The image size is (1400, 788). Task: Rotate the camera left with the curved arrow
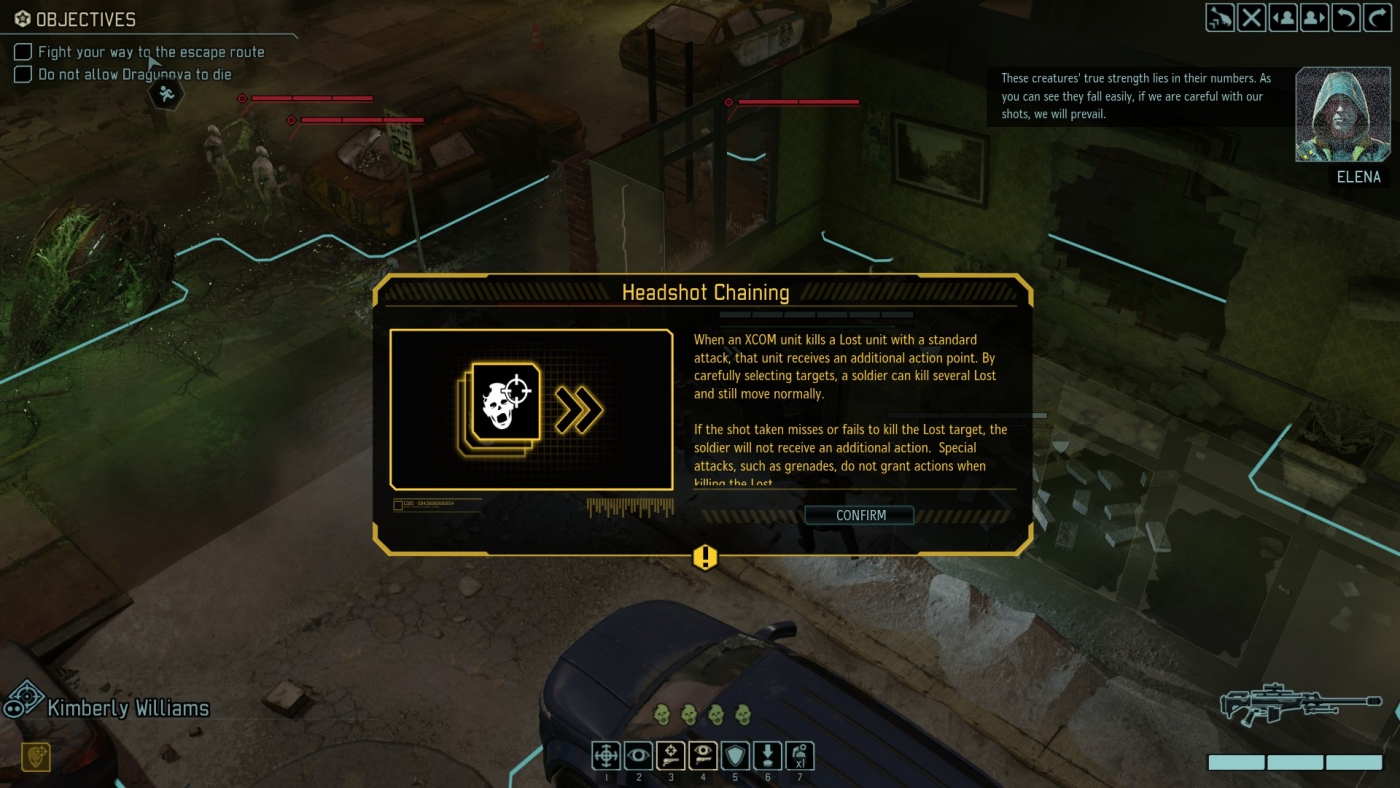[x=1345, y=17]
